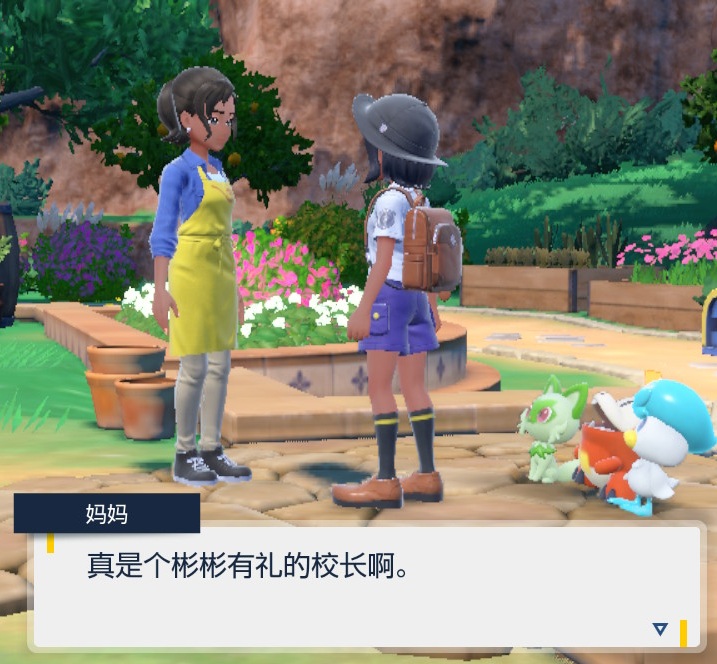717x664 pixels.
Task: Advance dialogue with the blue arrow indicator
Action: point(659,629)
